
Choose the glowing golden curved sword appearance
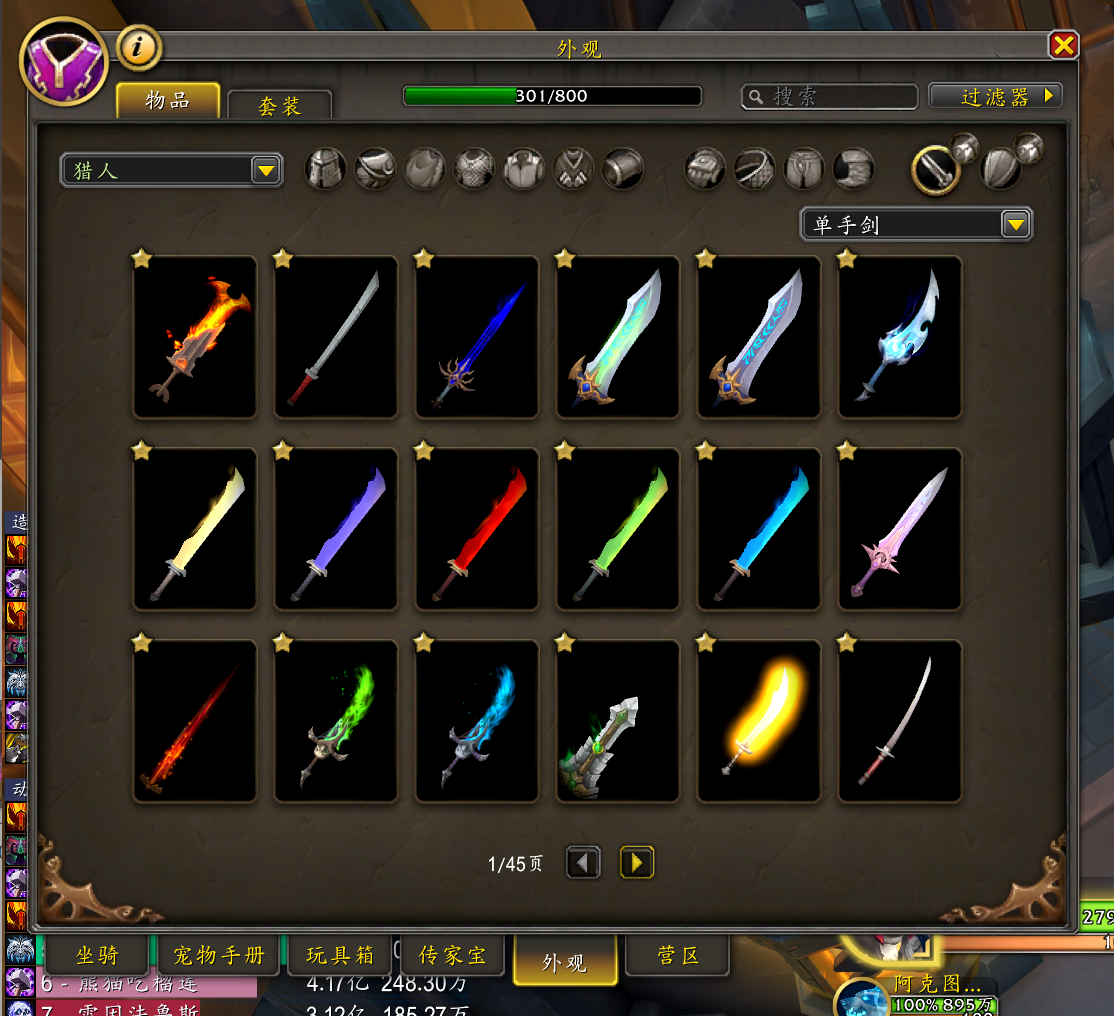(759, 720)
